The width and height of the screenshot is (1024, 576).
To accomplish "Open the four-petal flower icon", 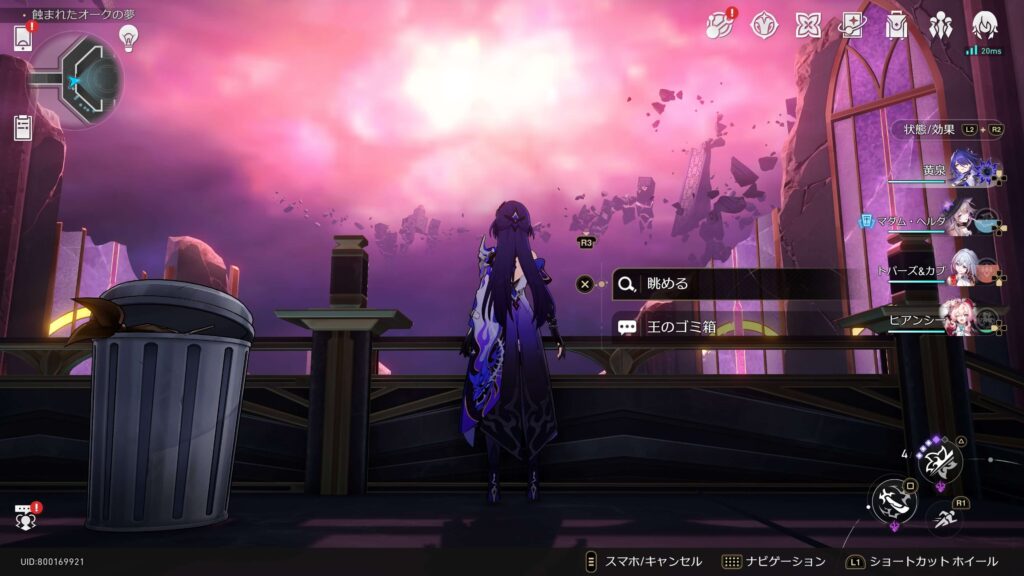I will tap(808, 25).
